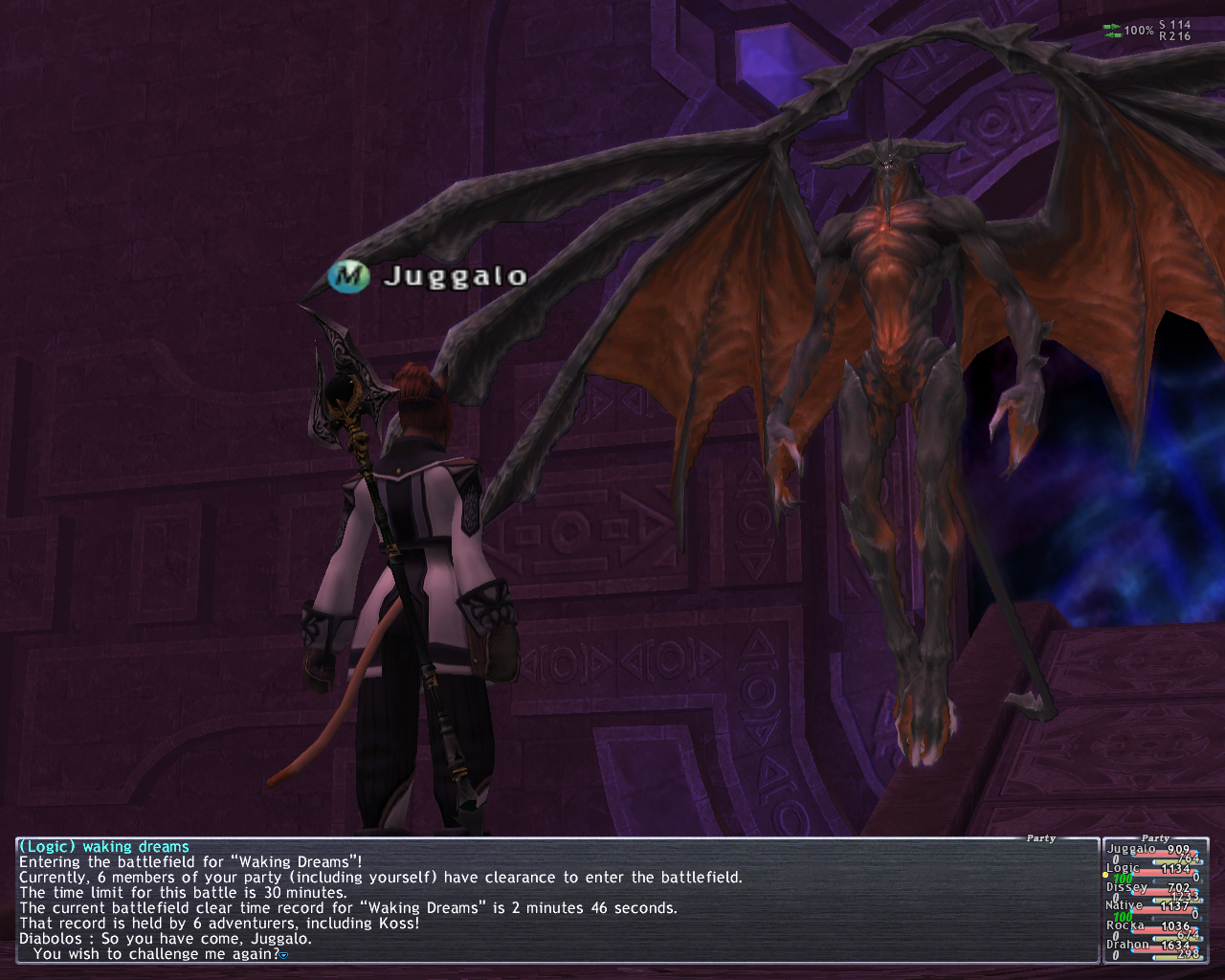The image size is (1225, 980).
Task: Target Rocka in the party list
Action: click(1125, 925)
